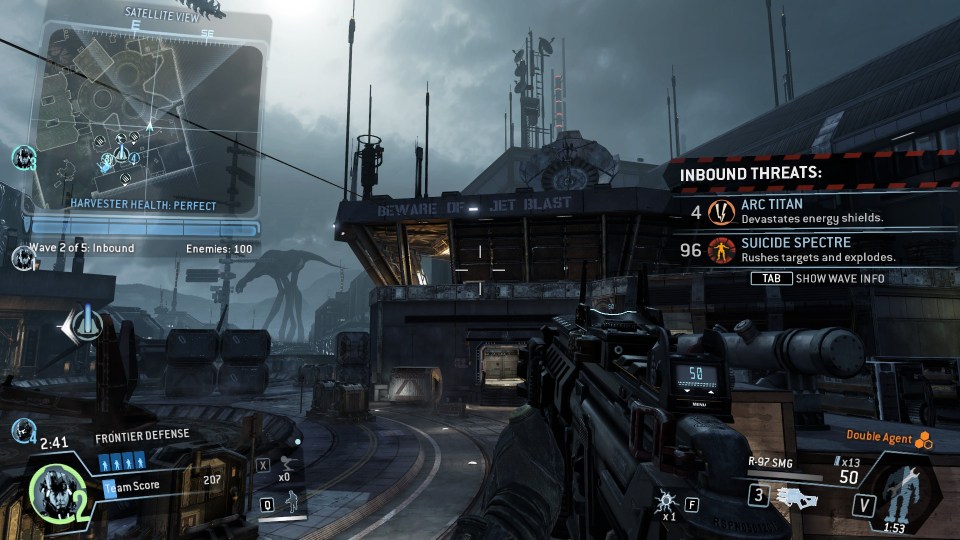Select squadmate 1 portrait beside wave text
Screen dimensions: 960x540
[22, 257]
